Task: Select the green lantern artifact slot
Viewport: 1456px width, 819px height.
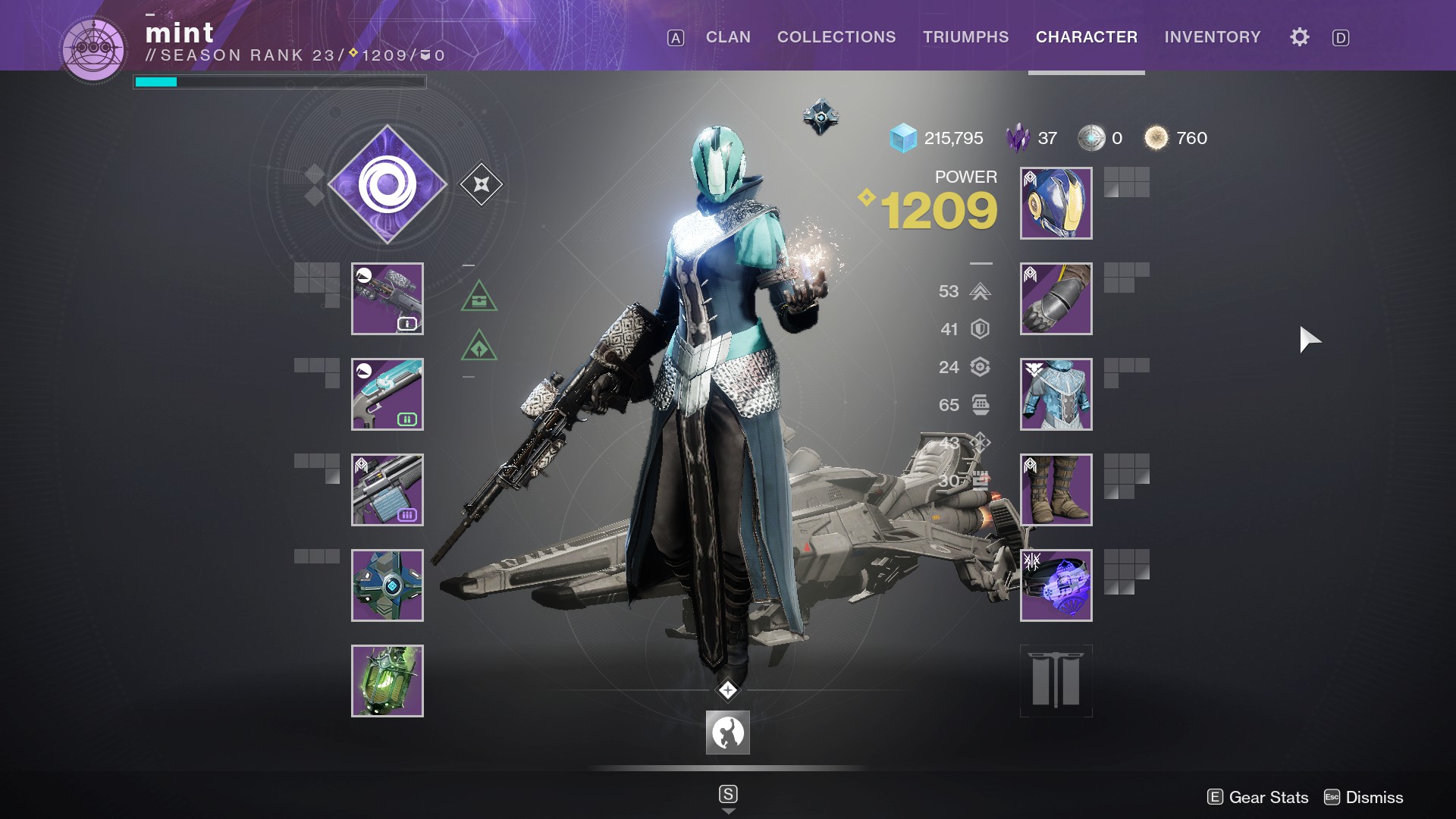Action: click(388, 681)
